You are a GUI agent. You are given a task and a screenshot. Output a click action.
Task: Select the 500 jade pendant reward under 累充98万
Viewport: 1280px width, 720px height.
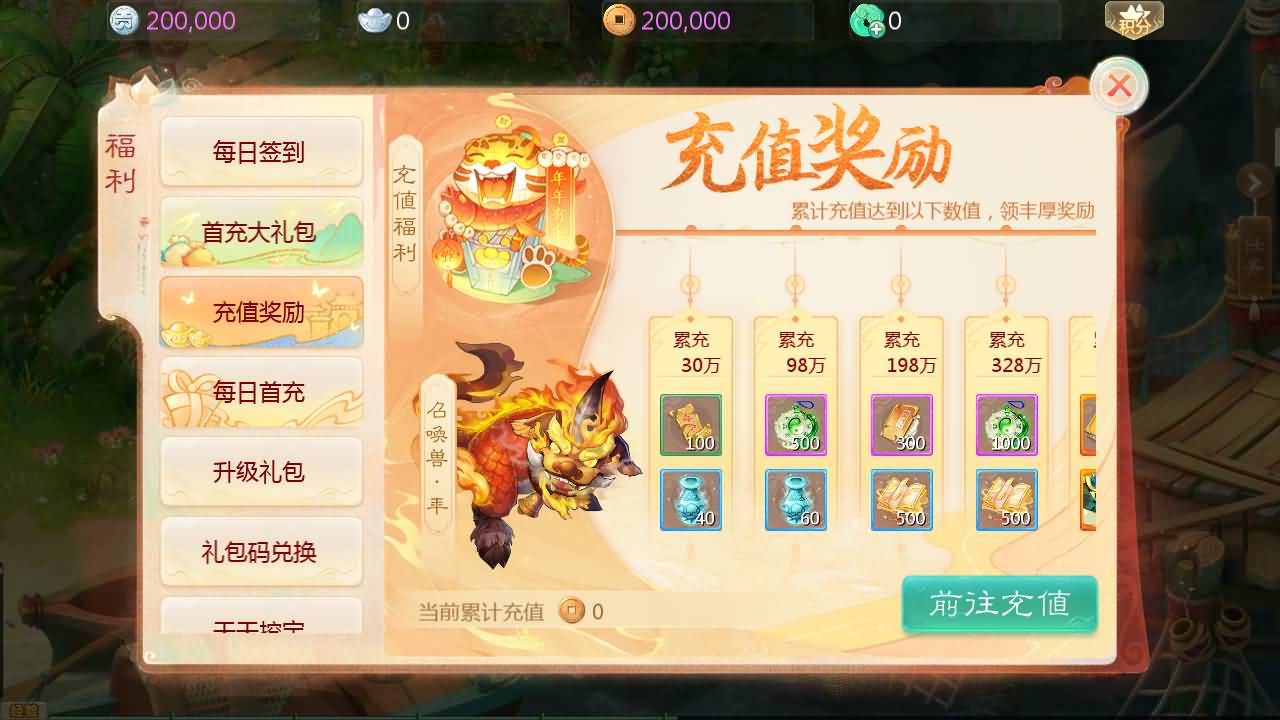796,425
